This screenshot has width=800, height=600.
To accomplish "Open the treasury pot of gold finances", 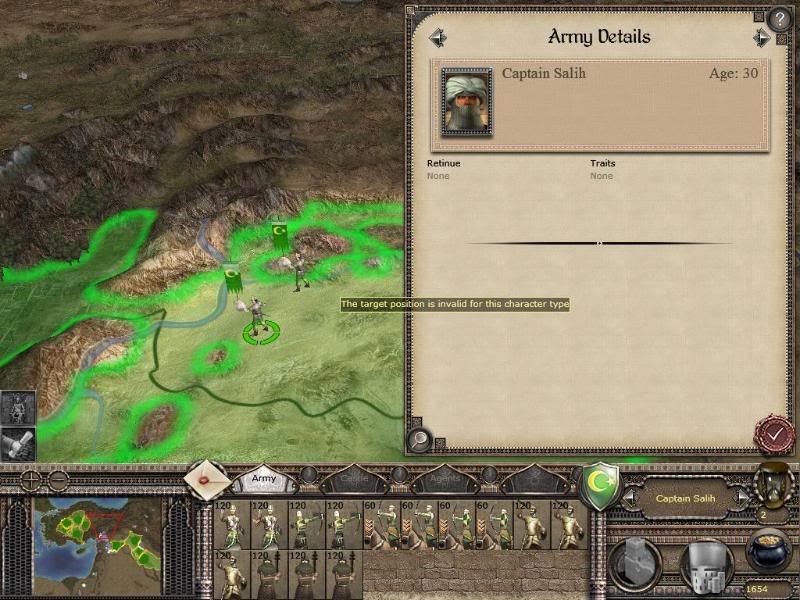I will coord(769,552).
